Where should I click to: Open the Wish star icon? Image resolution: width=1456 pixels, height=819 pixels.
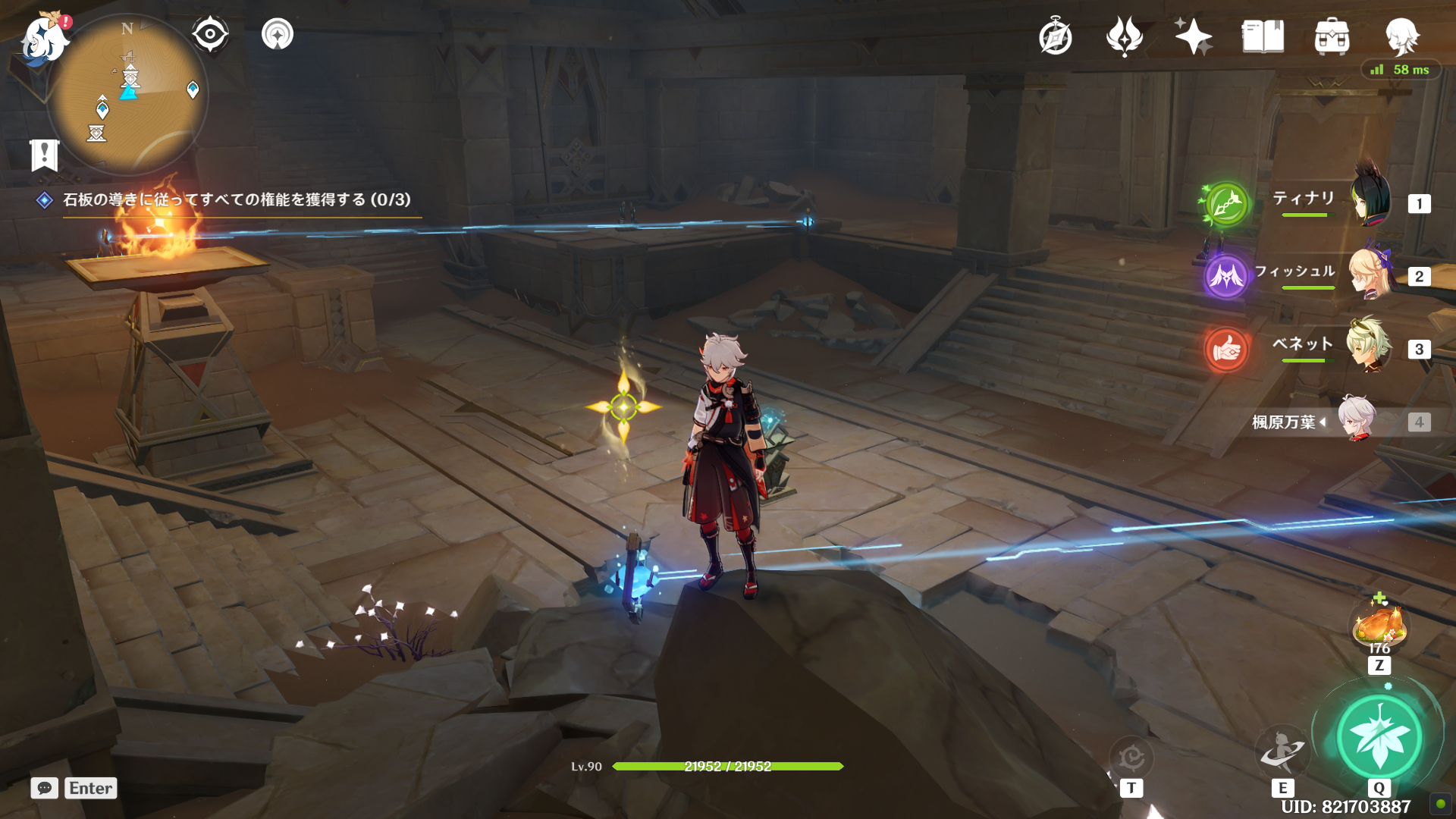(1193, 37)
